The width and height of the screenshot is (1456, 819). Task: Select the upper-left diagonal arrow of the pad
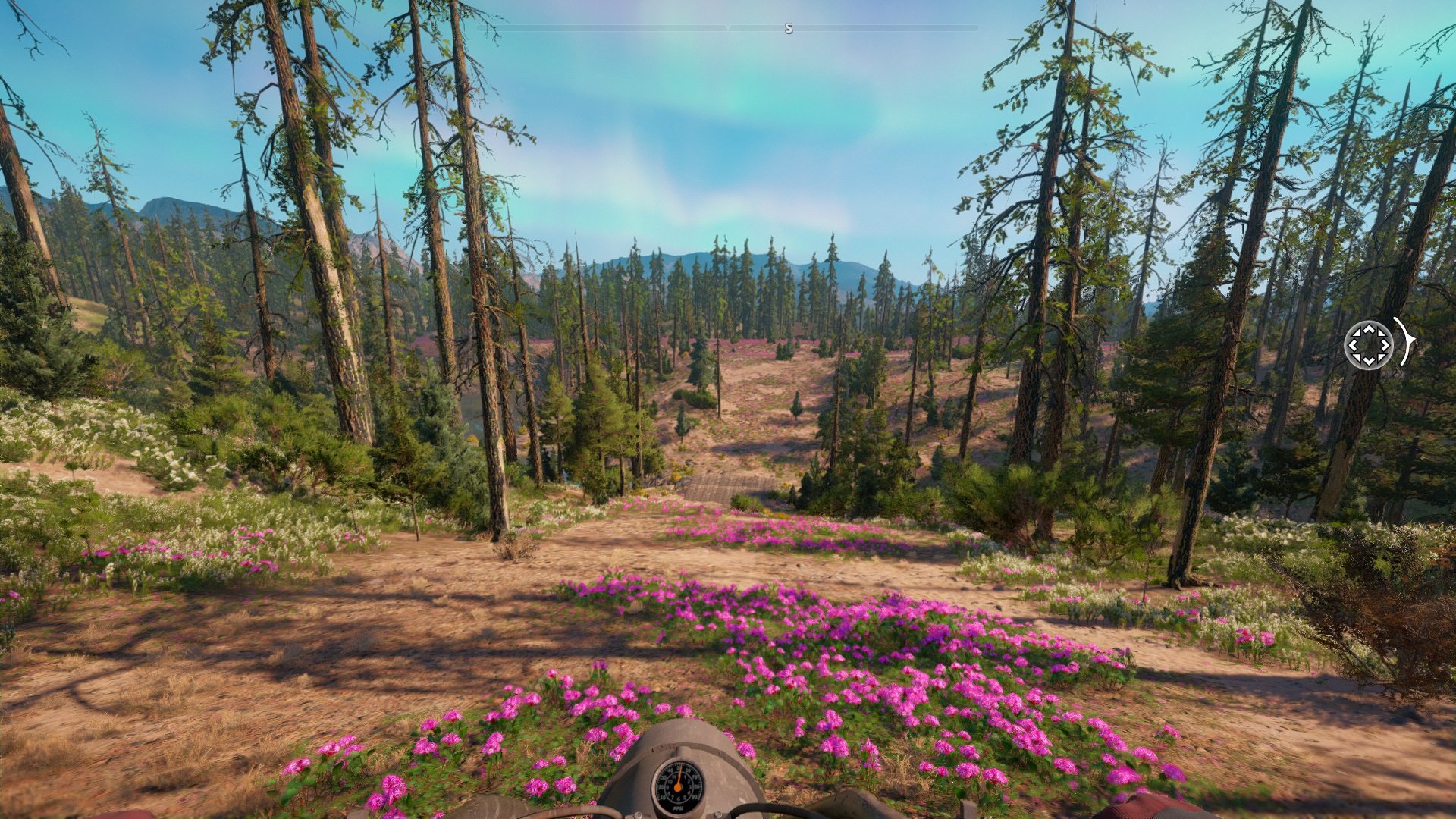(1356, 332)
